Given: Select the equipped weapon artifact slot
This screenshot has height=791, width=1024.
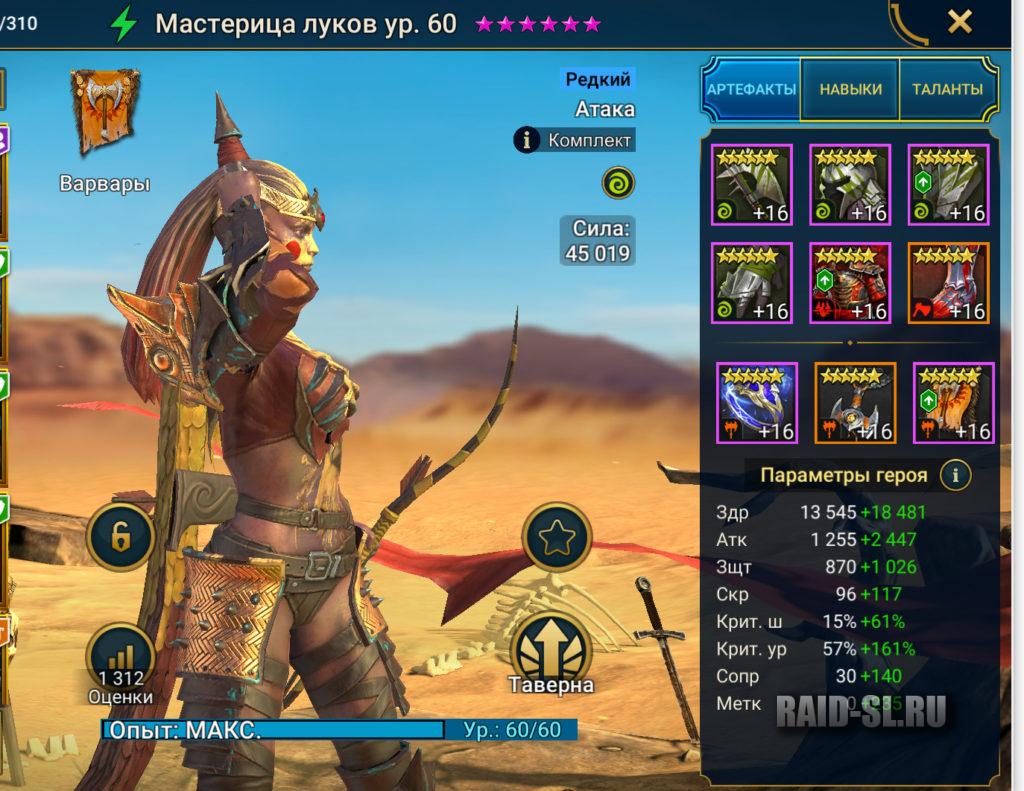Looking at the screenshot, I should tap(752, 184).
